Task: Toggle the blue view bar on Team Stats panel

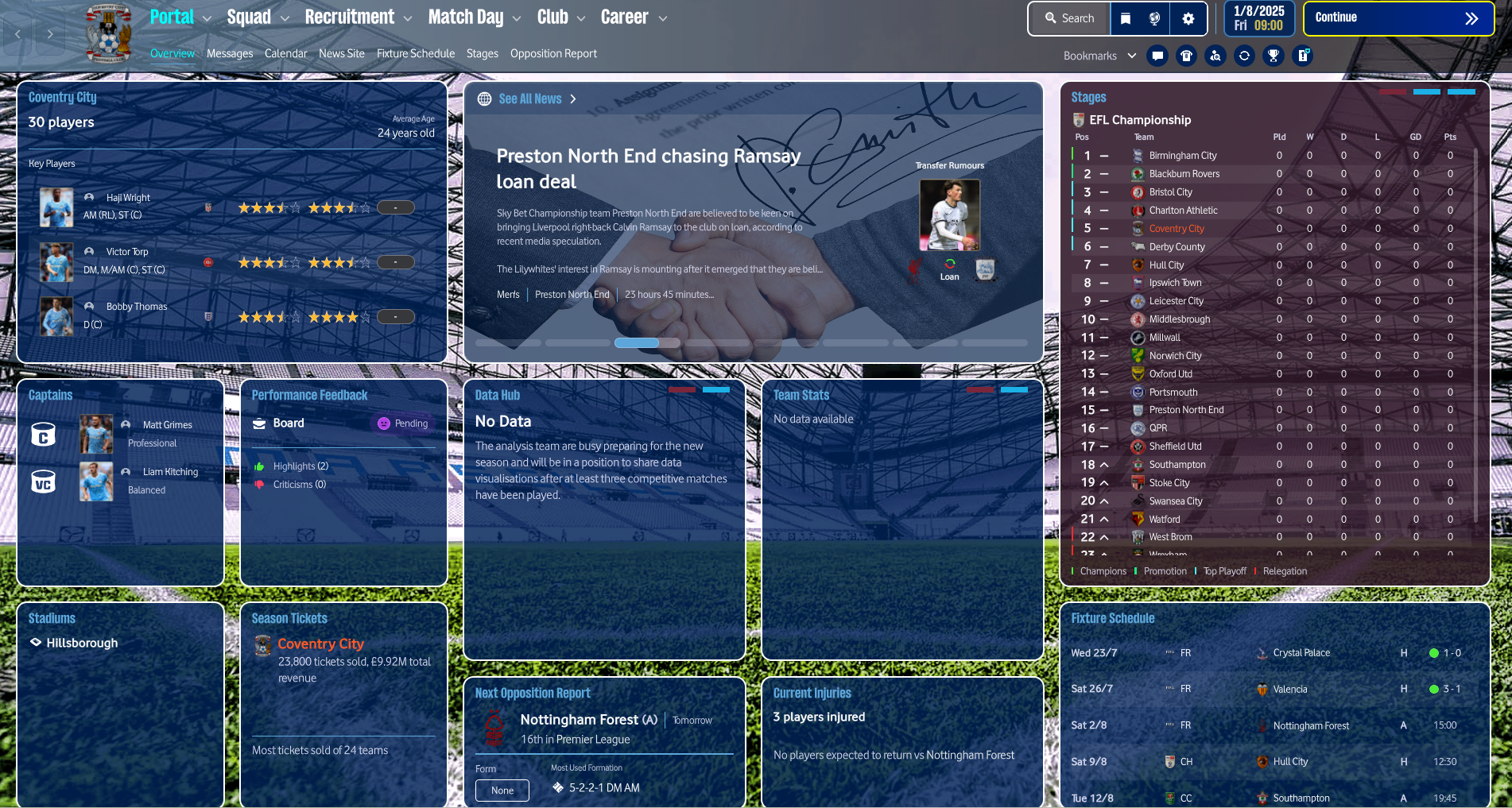Action: [x=1014, y=390]
